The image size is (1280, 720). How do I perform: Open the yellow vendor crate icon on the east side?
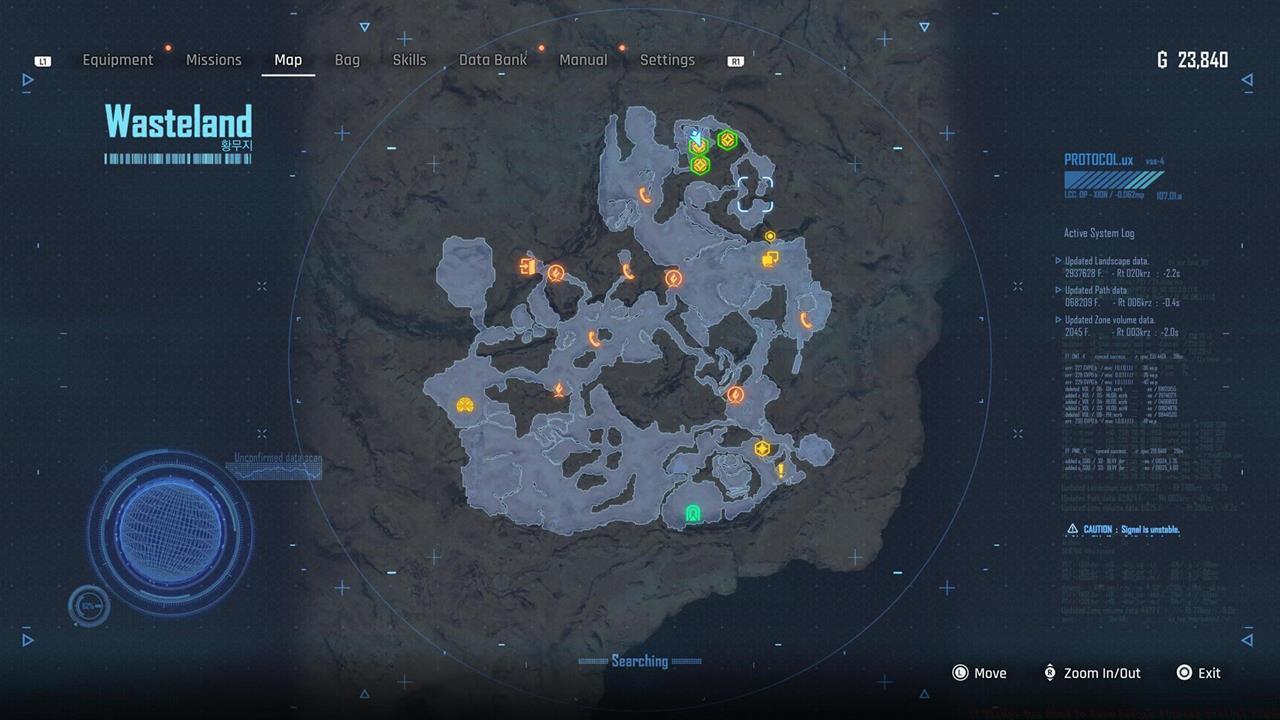[769, 258]
